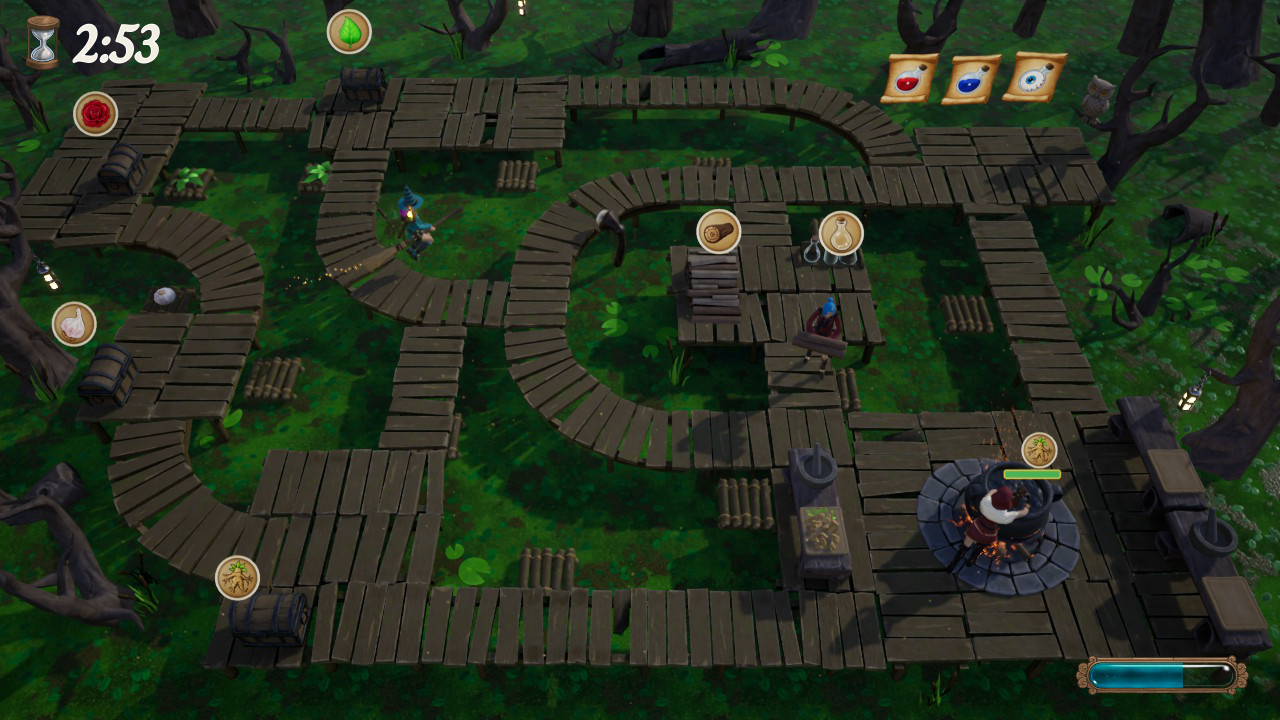Check the green progress bar above the cauldron
The height and width of the screenshot is (720, 1280).
(x=1032, y=476)
